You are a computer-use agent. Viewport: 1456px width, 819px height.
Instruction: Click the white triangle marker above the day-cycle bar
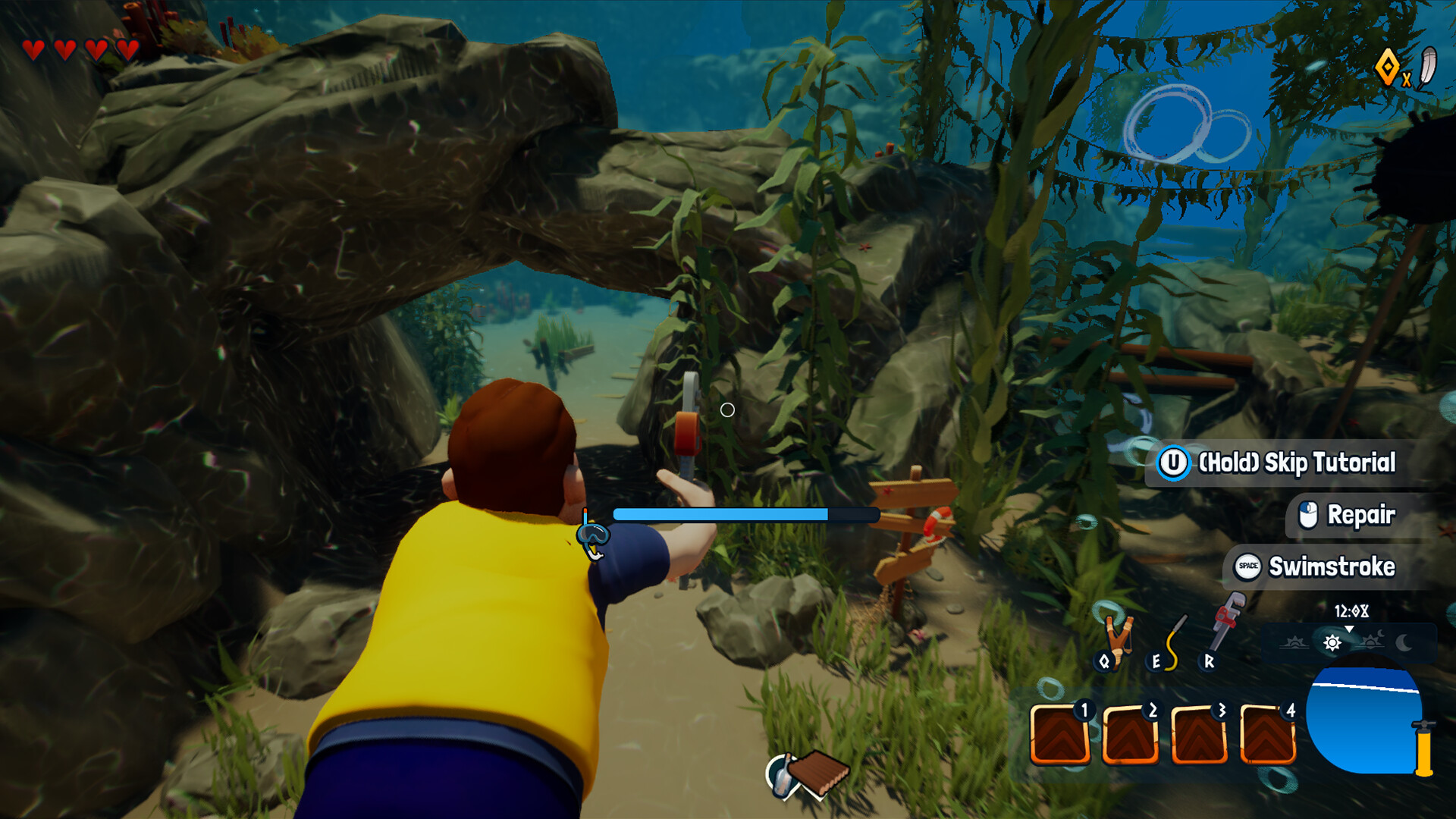coord(1349,628)
